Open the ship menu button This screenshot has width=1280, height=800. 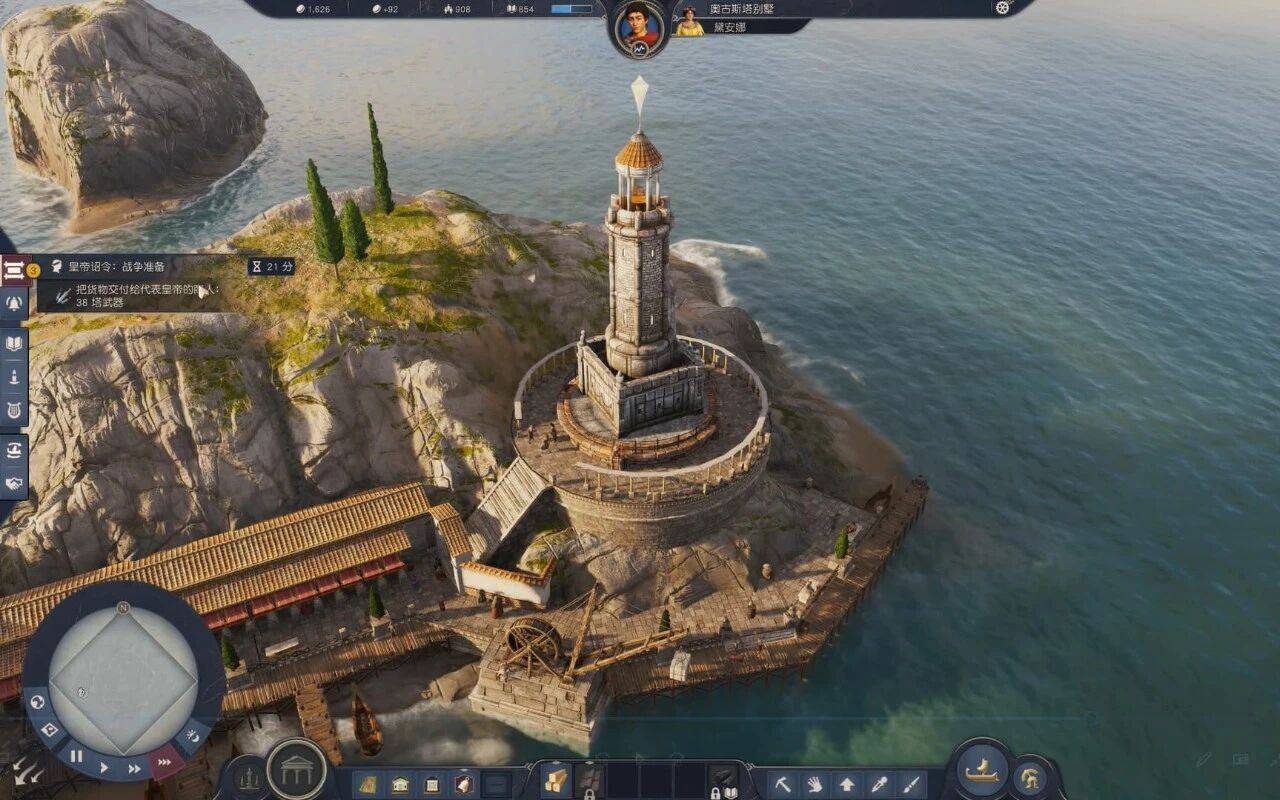tap(982, 771)
